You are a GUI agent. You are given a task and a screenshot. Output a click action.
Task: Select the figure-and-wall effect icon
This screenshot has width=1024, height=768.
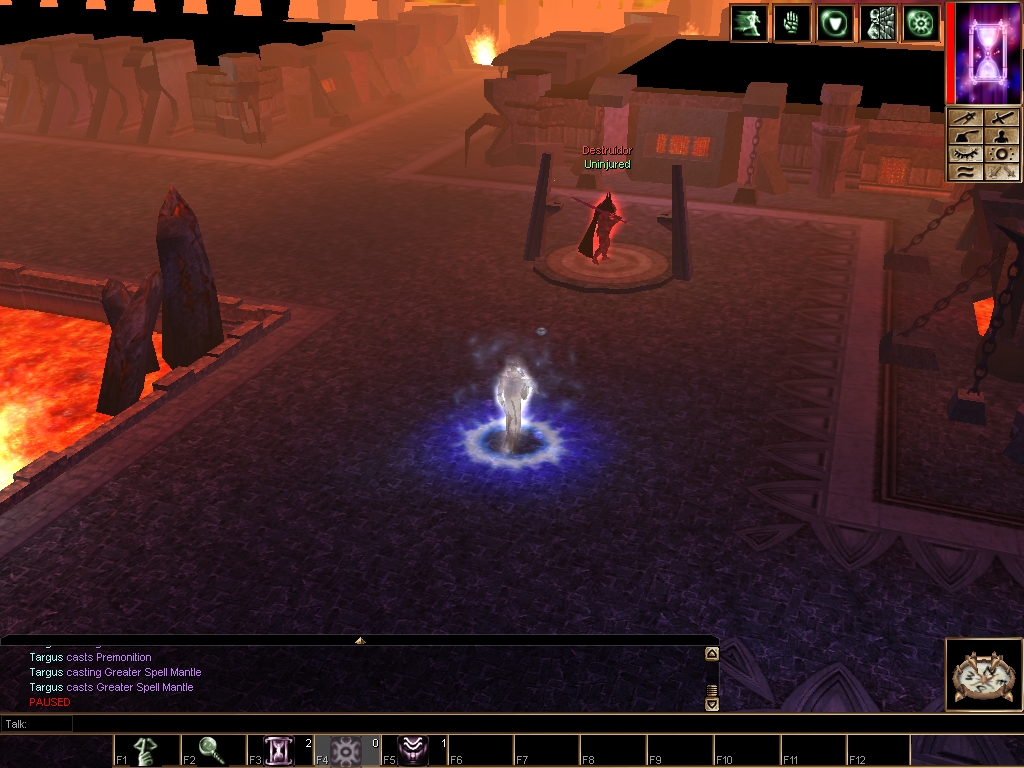pos(878,23)
